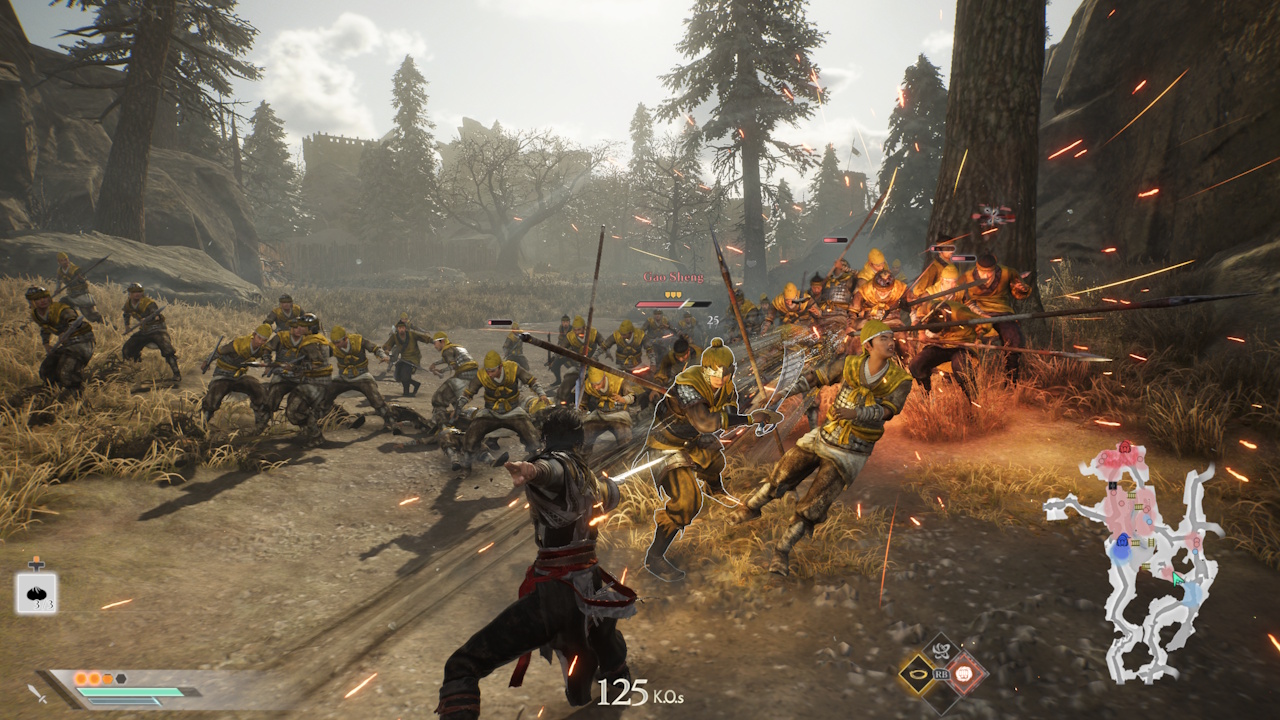Click the red enemy commander icon on minimap
Image resolution: width=1280 pixels, height=720 pixels.
pyautogui.click(x=1125, y=446)
